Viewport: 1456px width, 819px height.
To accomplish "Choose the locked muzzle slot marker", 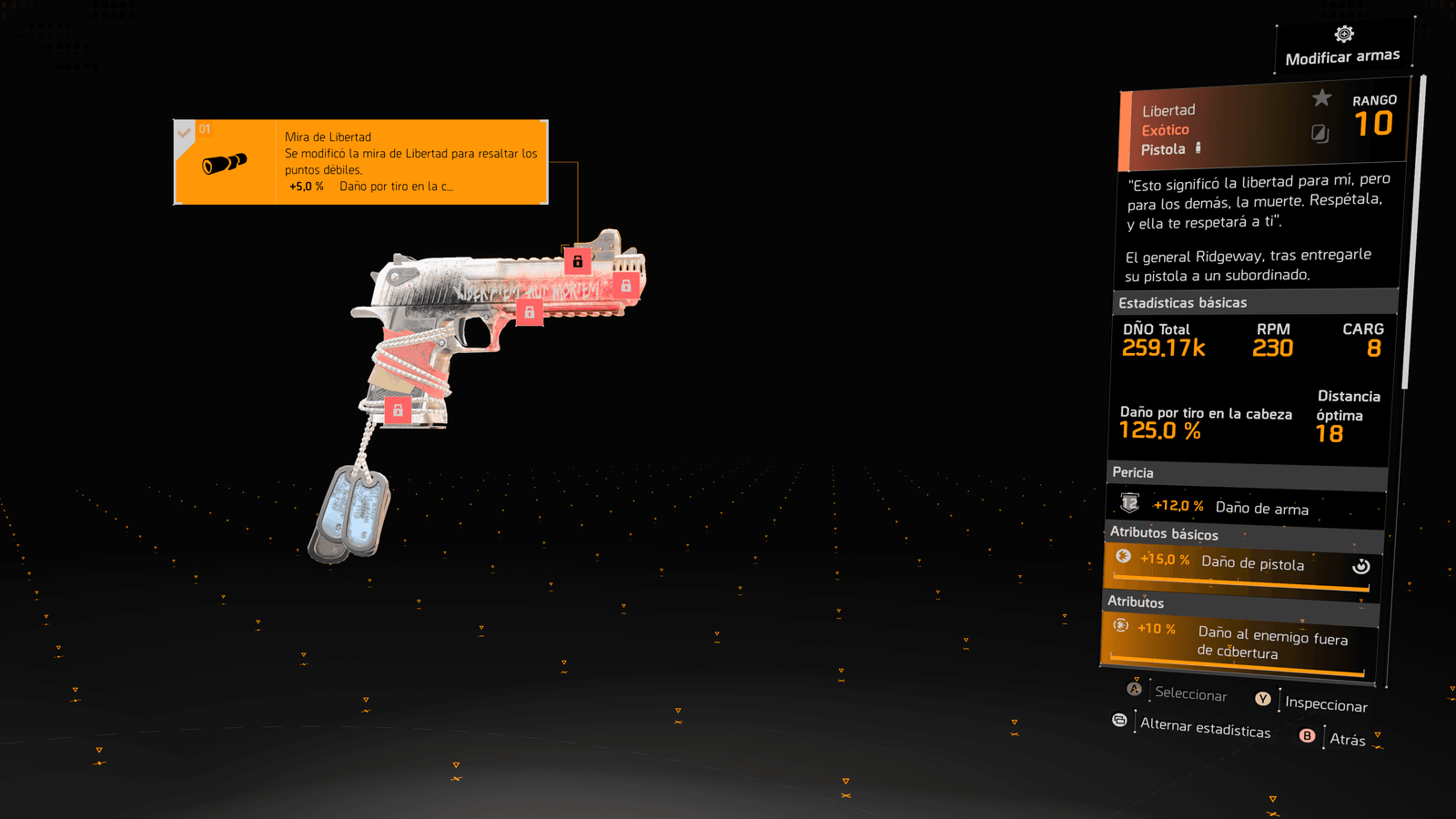I will 626,286.
